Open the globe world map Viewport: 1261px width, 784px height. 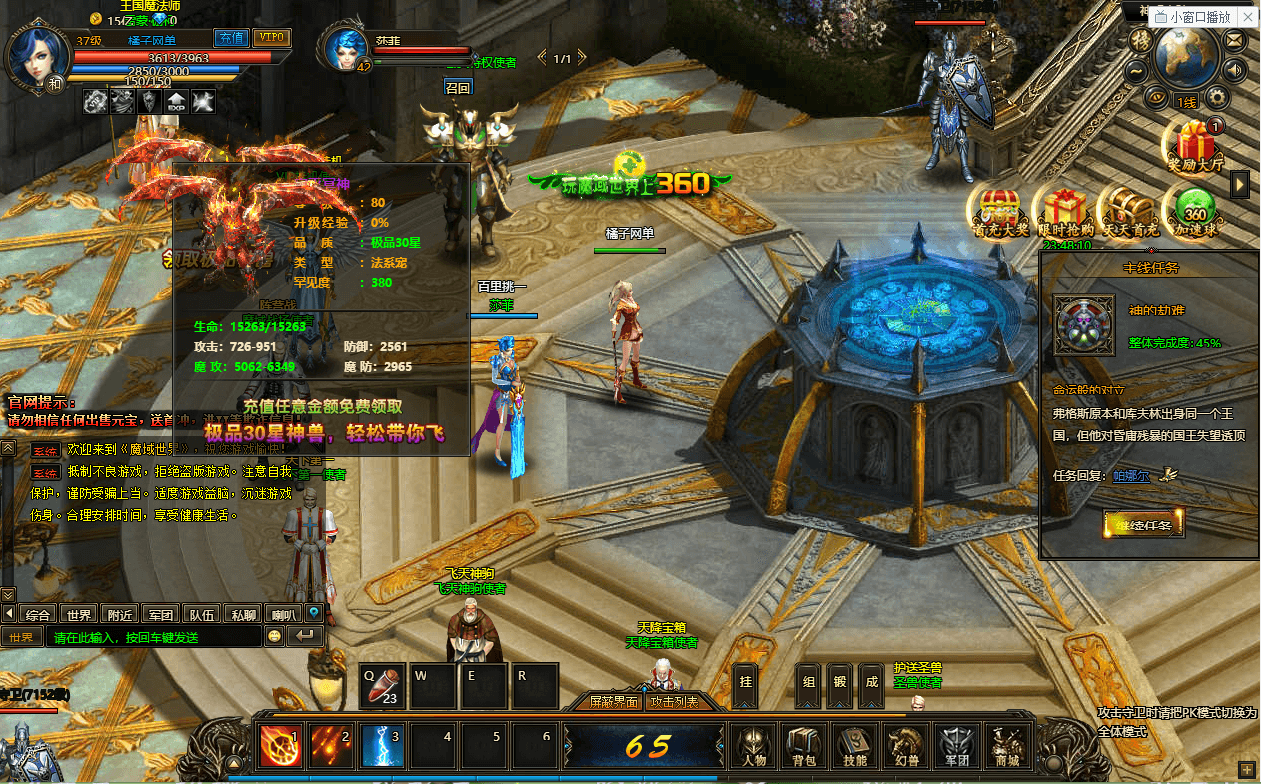[x=1185, y=55]
